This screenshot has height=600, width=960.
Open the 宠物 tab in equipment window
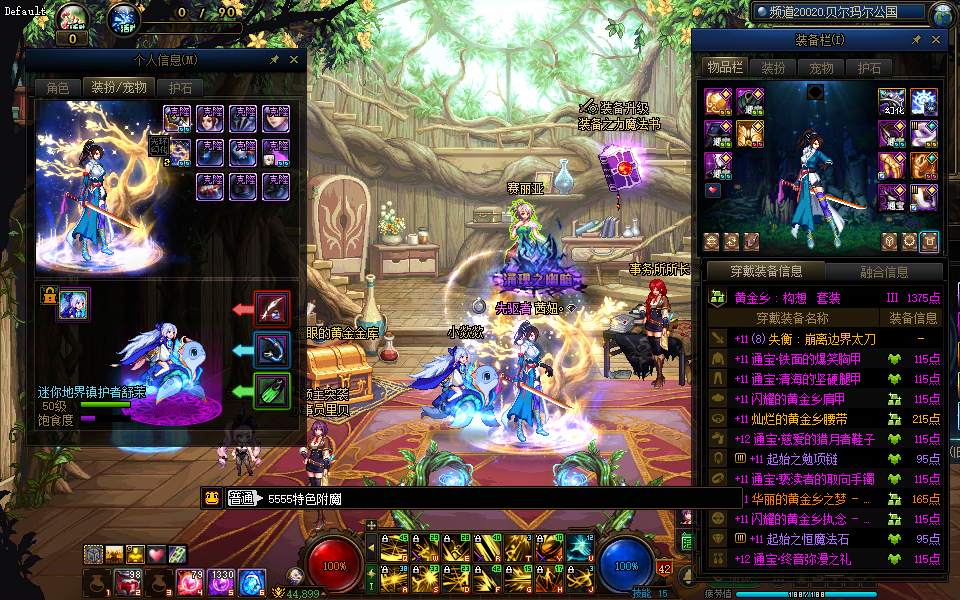[x=821, y=68]
